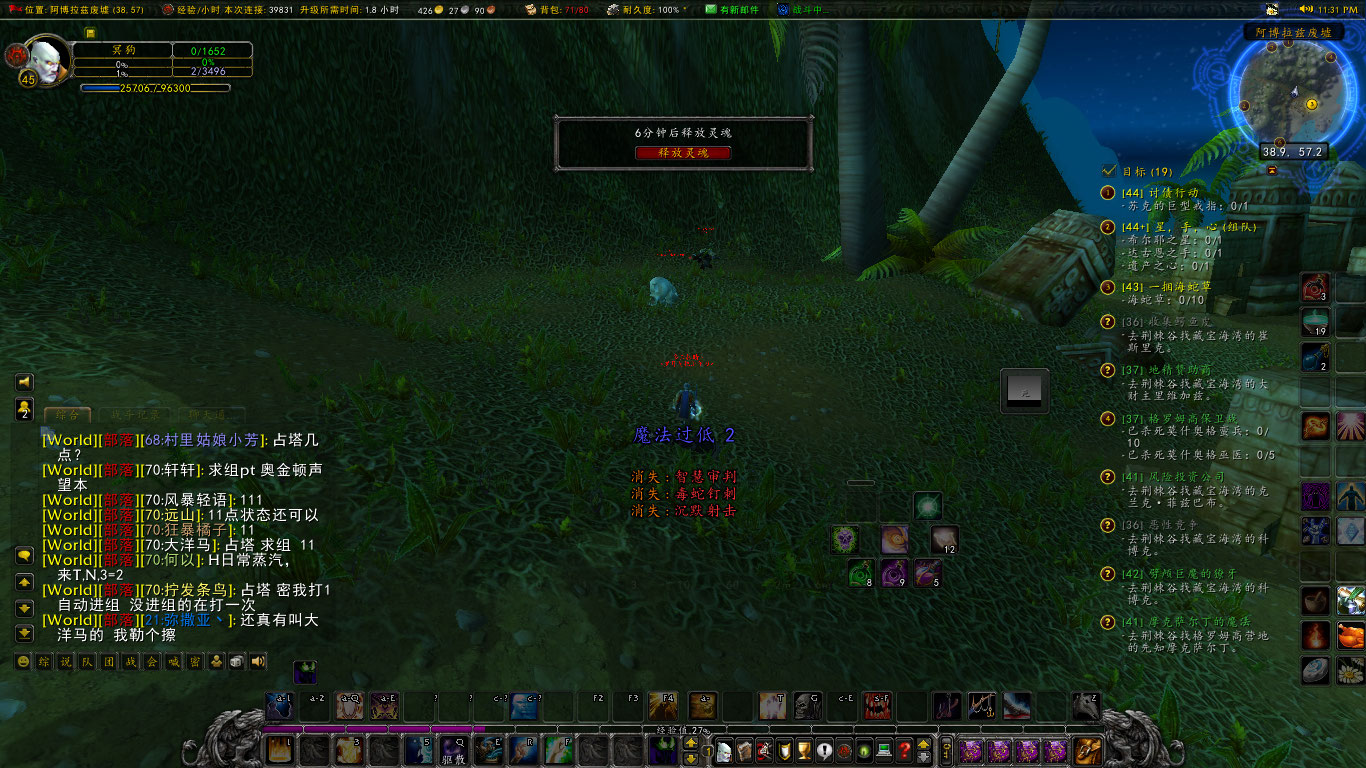Toggle the 综 general channel button in chat bar
The width and height of the screenshot is (1366, 768).
(43, 662)
